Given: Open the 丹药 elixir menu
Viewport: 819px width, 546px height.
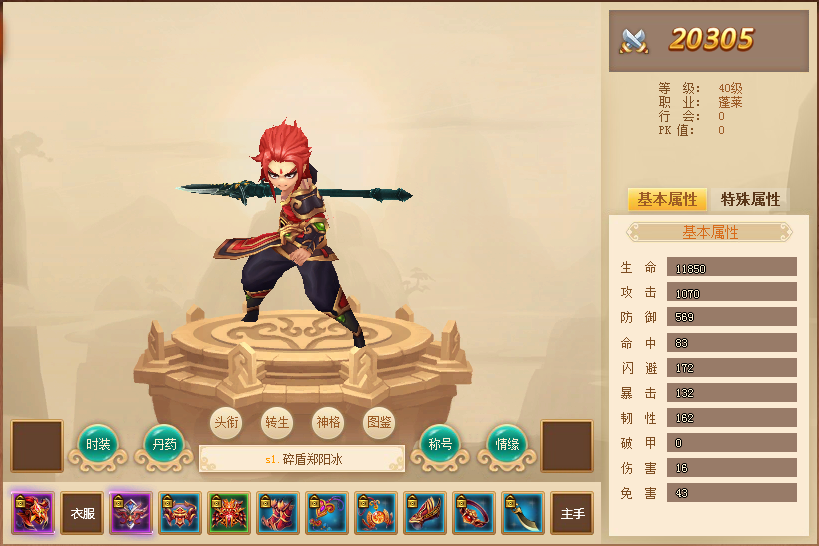Looking at the screenshot, I should tap(164, 444).
